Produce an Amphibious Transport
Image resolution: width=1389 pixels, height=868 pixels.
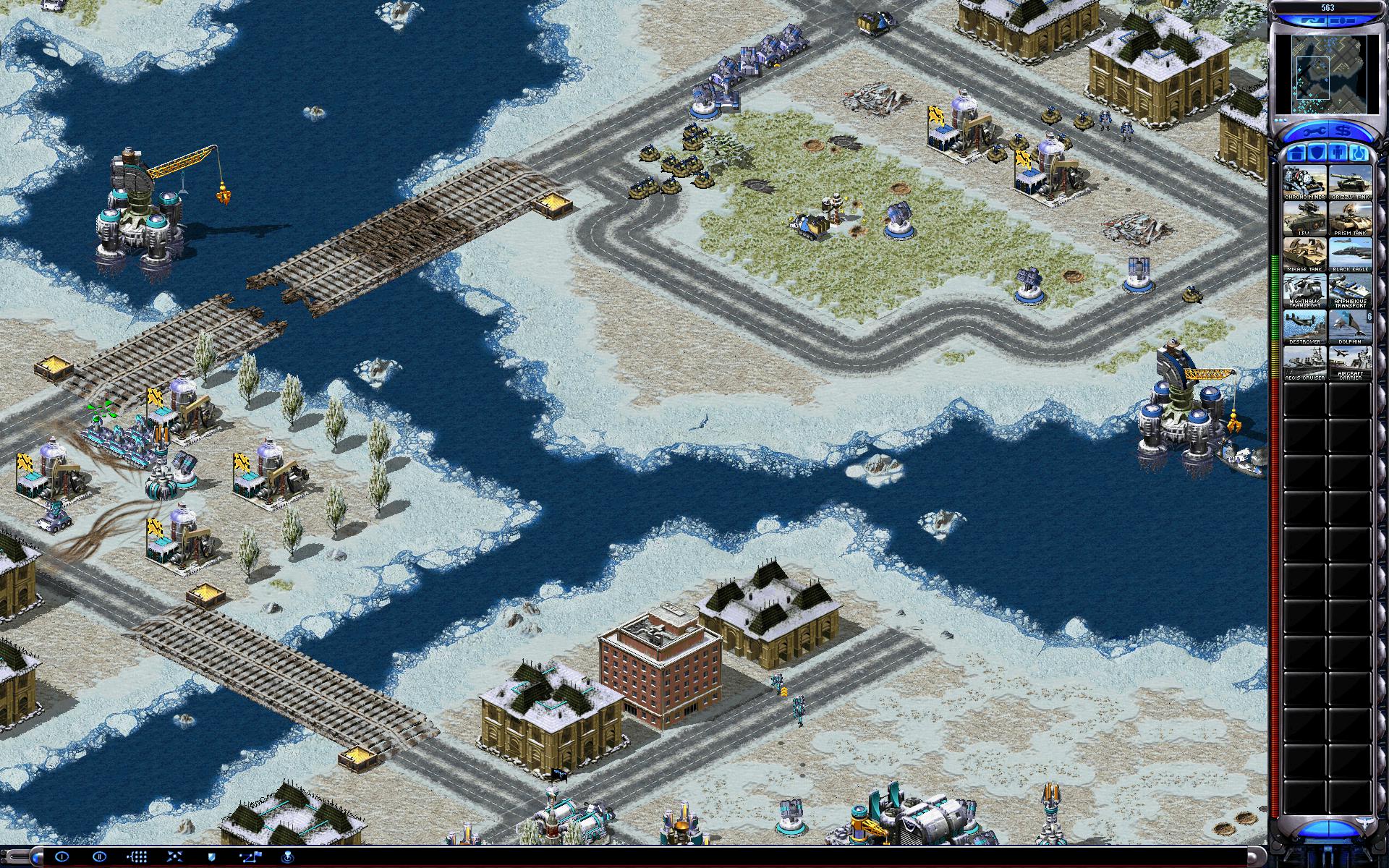pyautogui.click(x=1350, y=292)
